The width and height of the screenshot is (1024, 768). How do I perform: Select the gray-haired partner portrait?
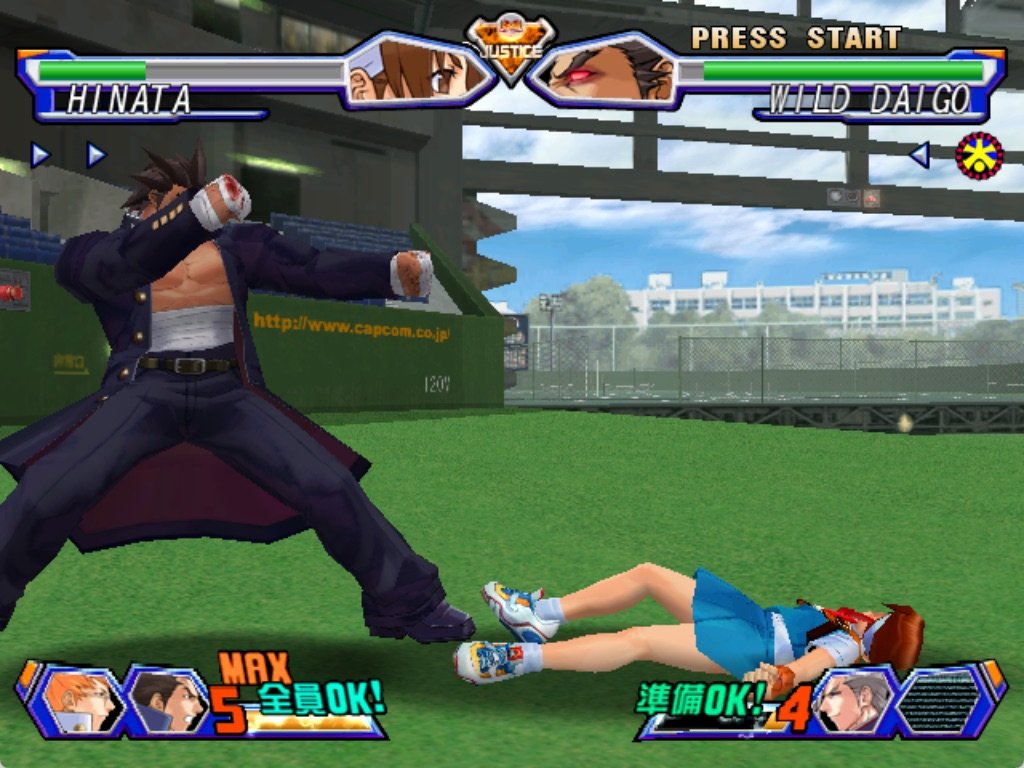pyautogui.click(x=853, y=701)
